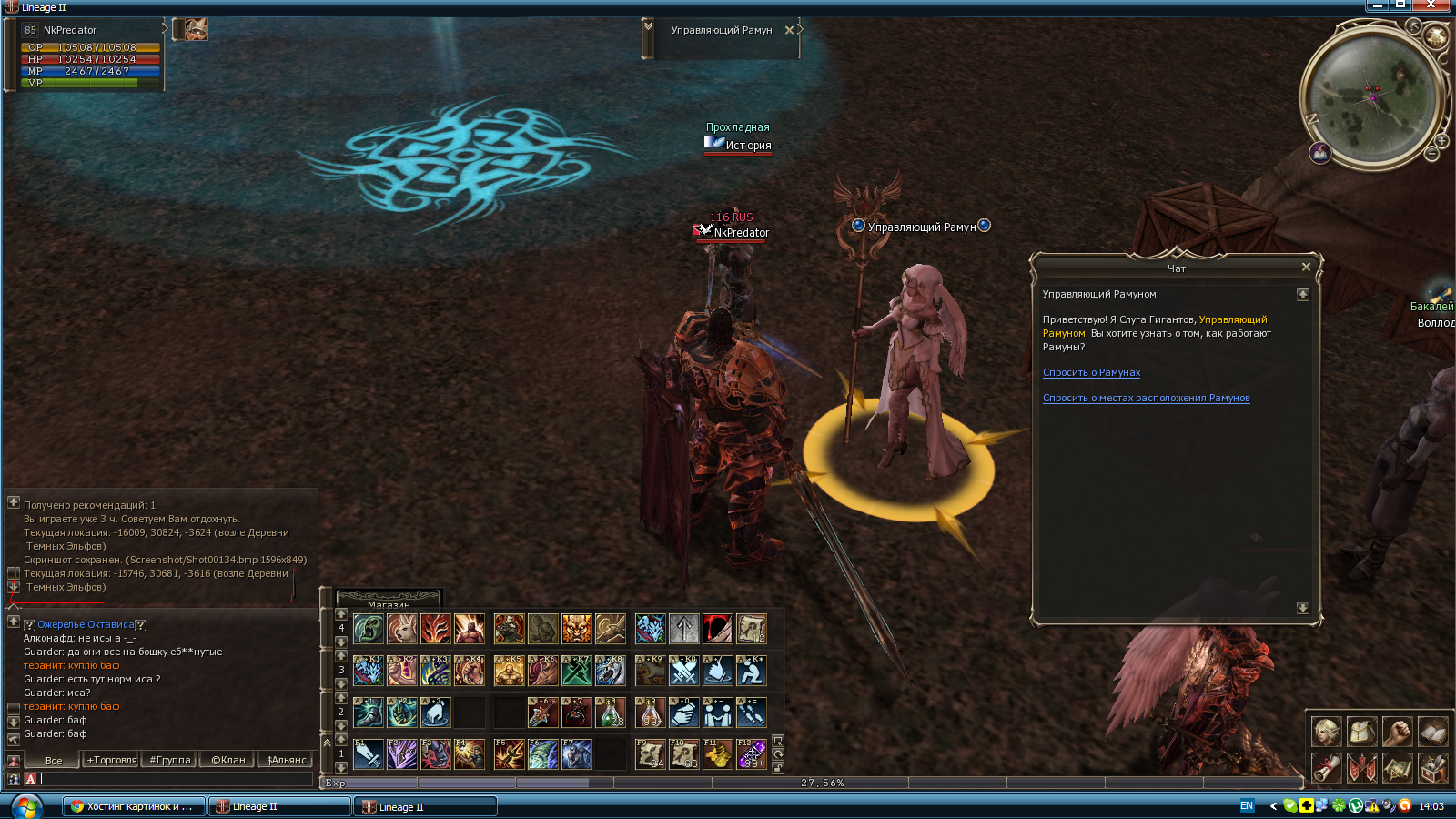Screen dimensions: 1456x819
Task: Click the chat text input field
Action: point(173,779)
